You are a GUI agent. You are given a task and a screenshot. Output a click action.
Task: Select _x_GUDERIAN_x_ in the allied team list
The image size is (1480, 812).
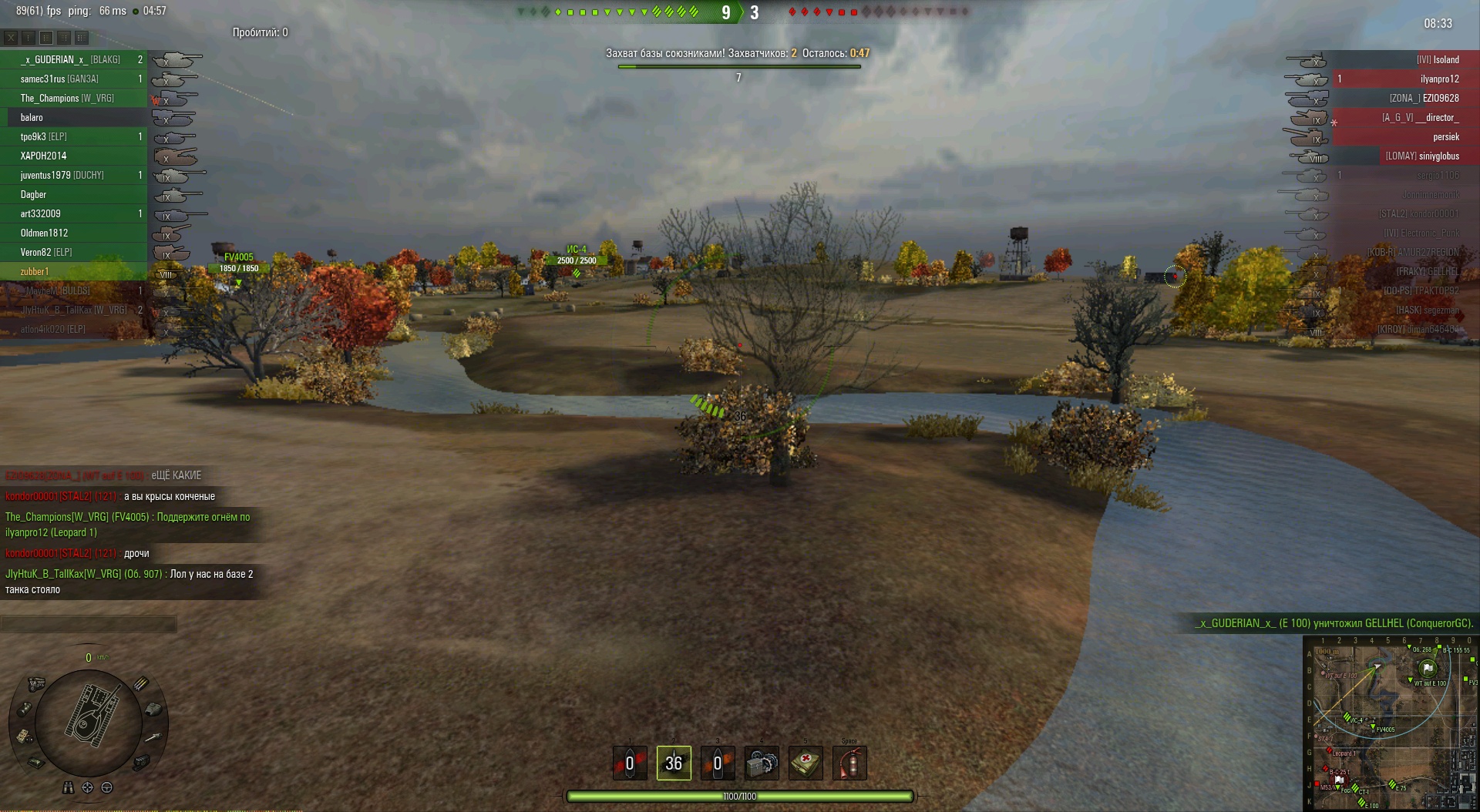pyautogui.click(x=70, y=59)
